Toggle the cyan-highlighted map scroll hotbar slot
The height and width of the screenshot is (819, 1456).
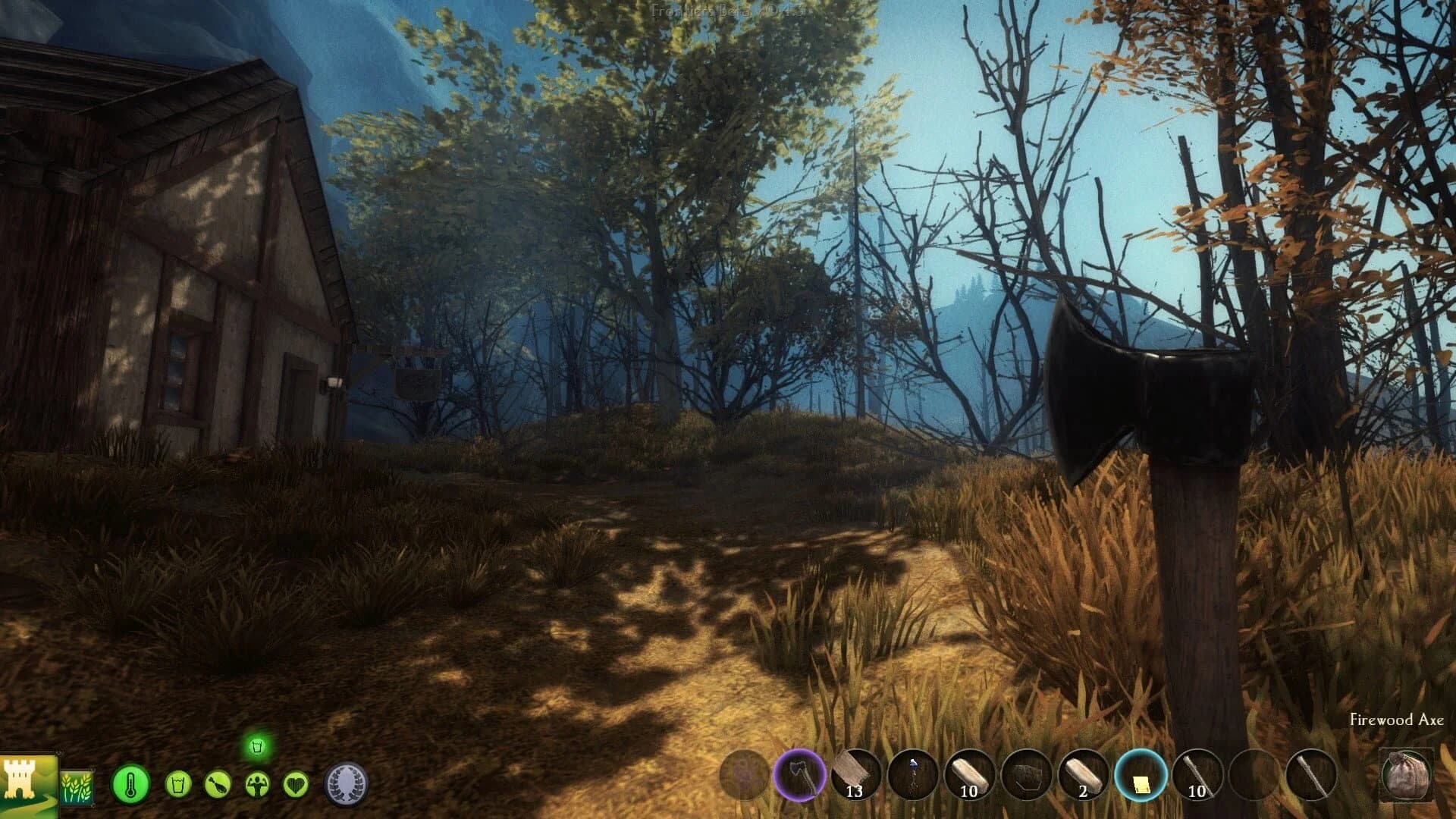click(x=1140, y=773)
